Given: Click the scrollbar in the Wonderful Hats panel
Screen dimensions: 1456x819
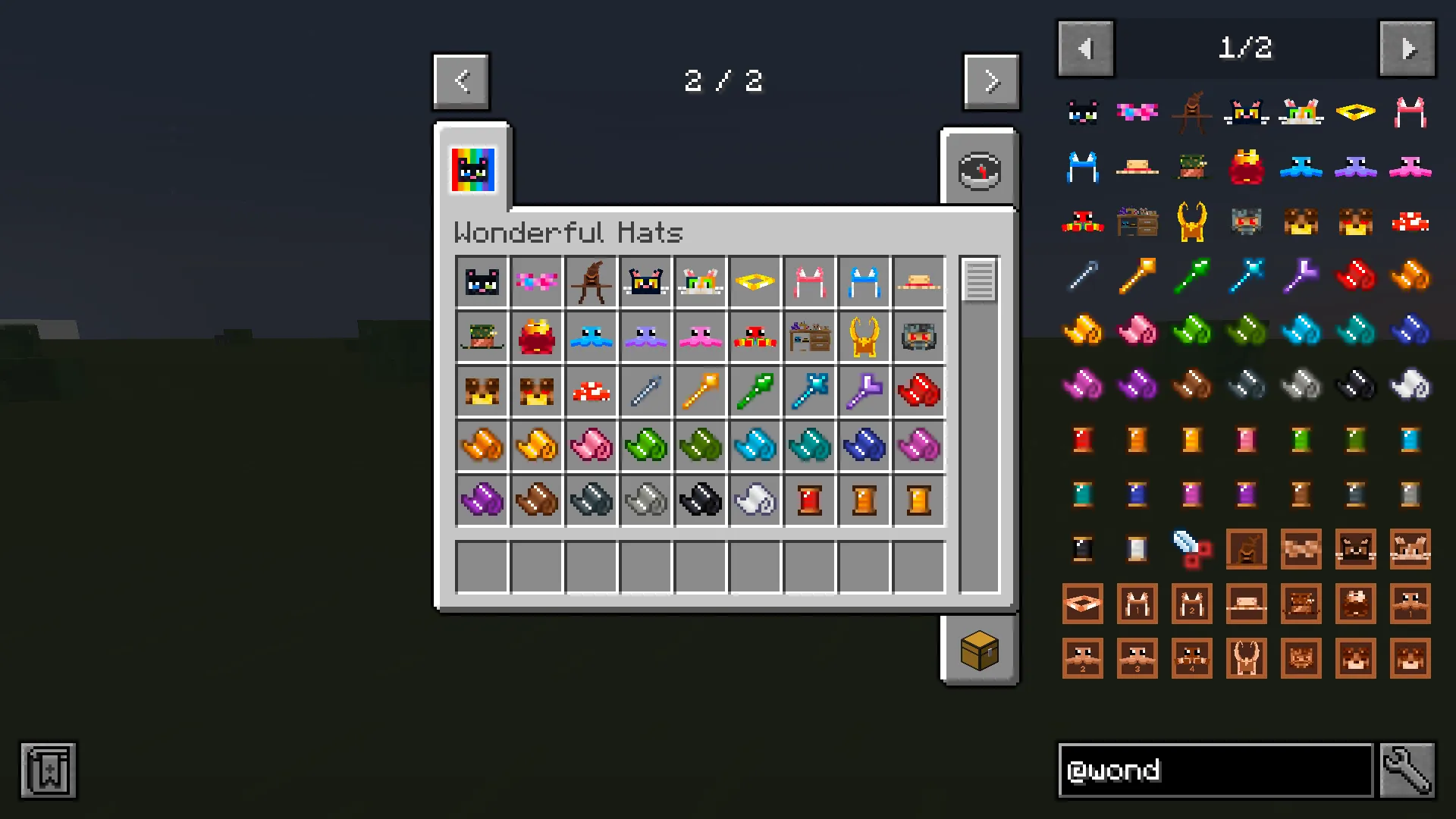Looking at the screenshot, I should (x=978, y=281).
